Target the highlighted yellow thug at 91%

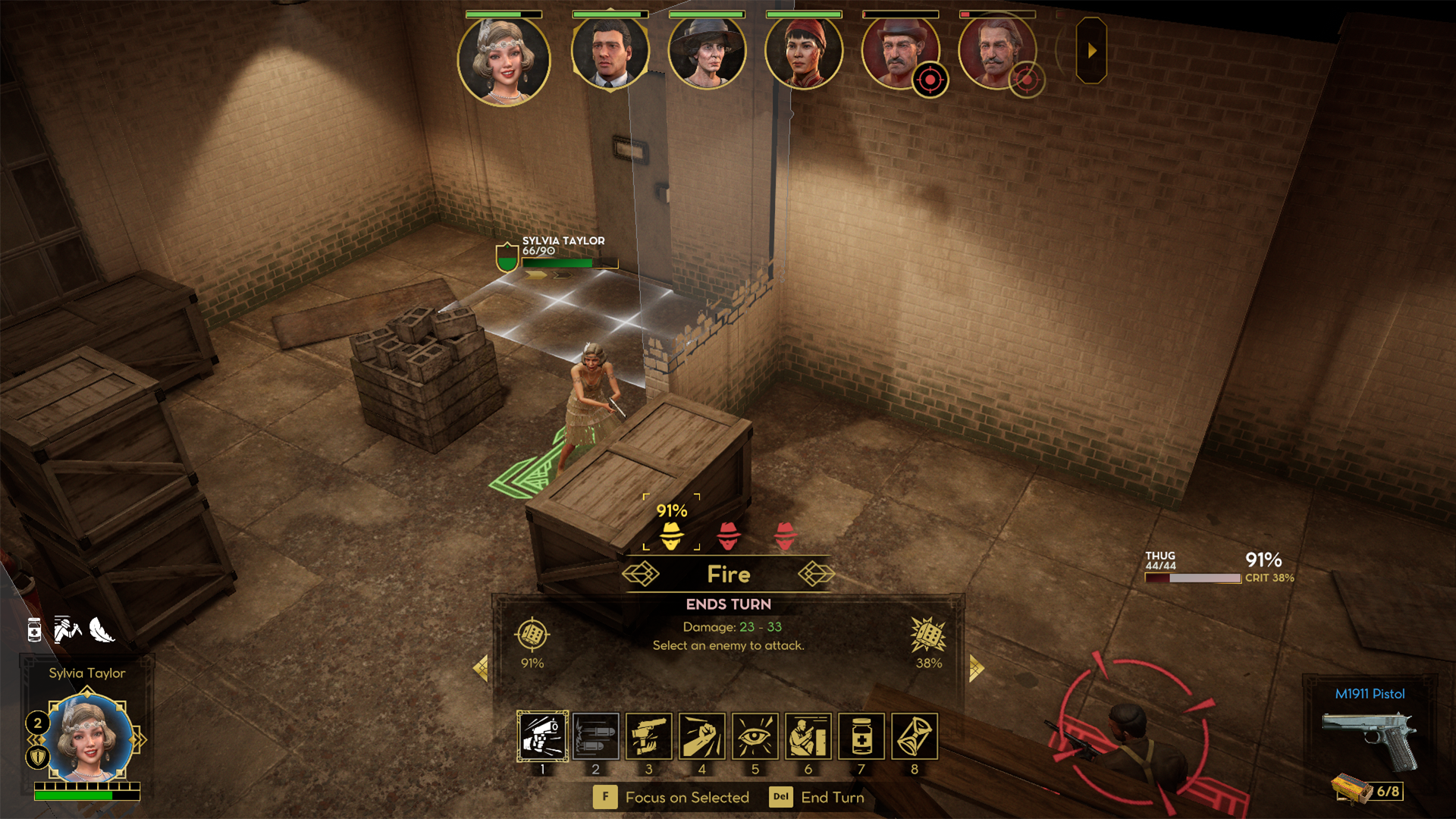click(670, 536)
